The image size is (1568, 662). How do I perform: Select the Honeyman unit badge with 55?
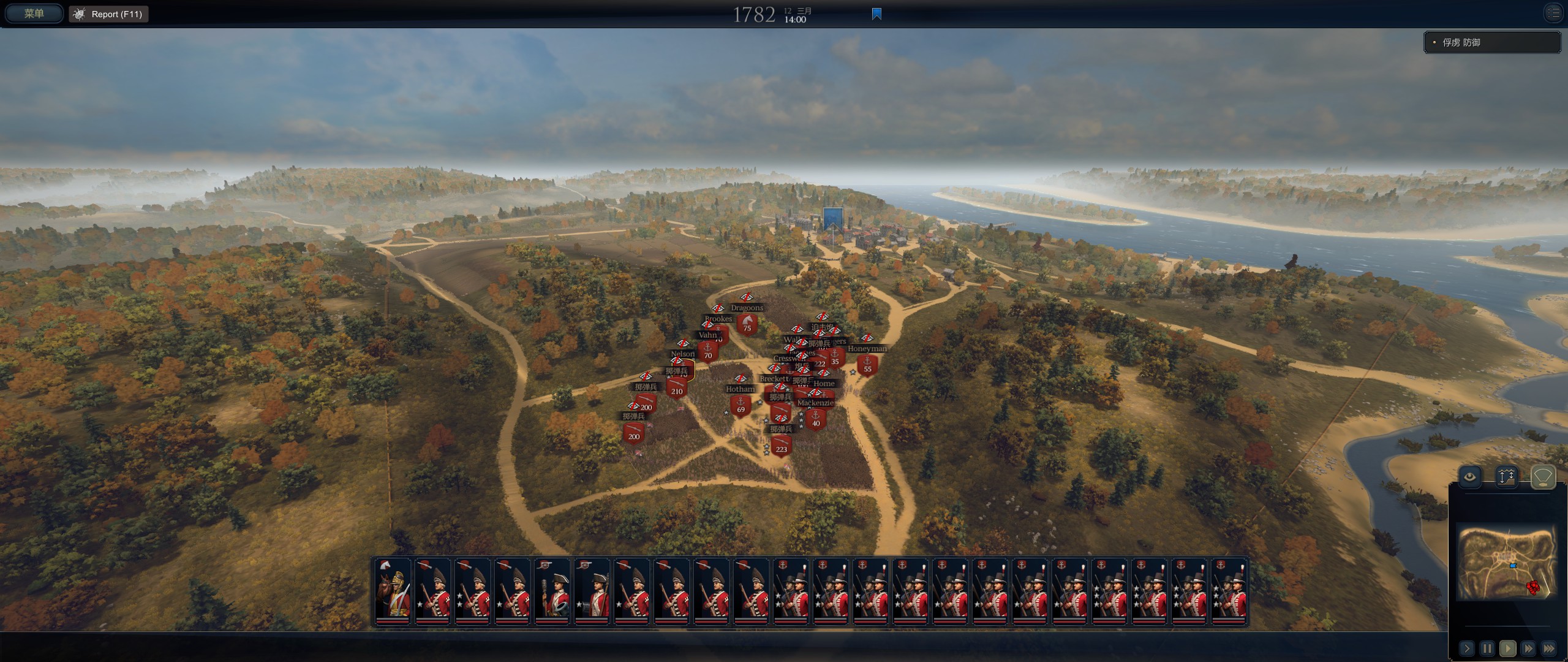pyautogui.click(x=867, y=365)
